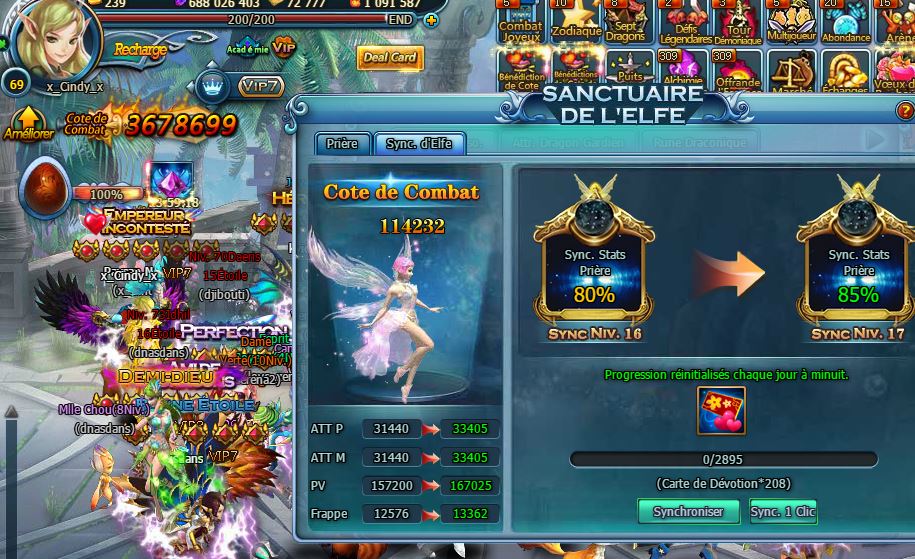Select the Sync. d'Elfe tab

tap(419, 144)
